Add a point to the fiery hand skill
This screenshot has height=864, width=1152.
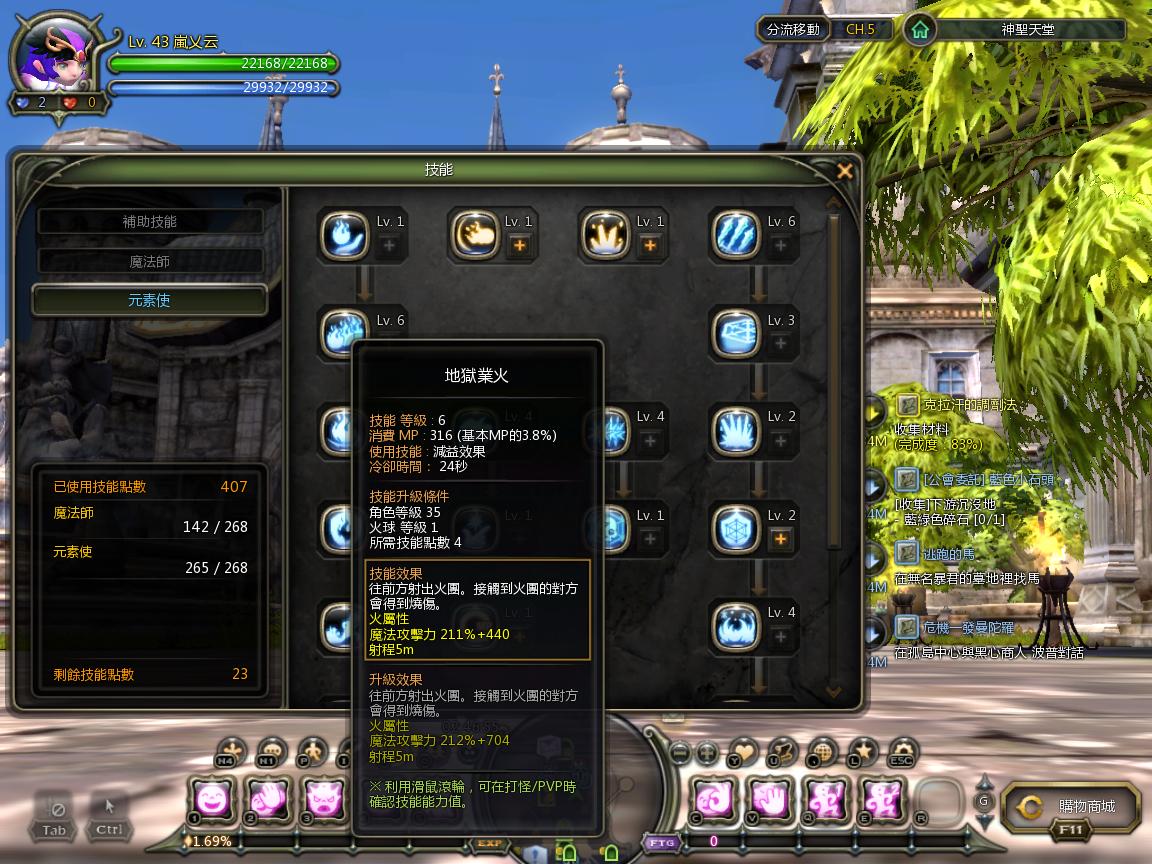tap(519, 246)
